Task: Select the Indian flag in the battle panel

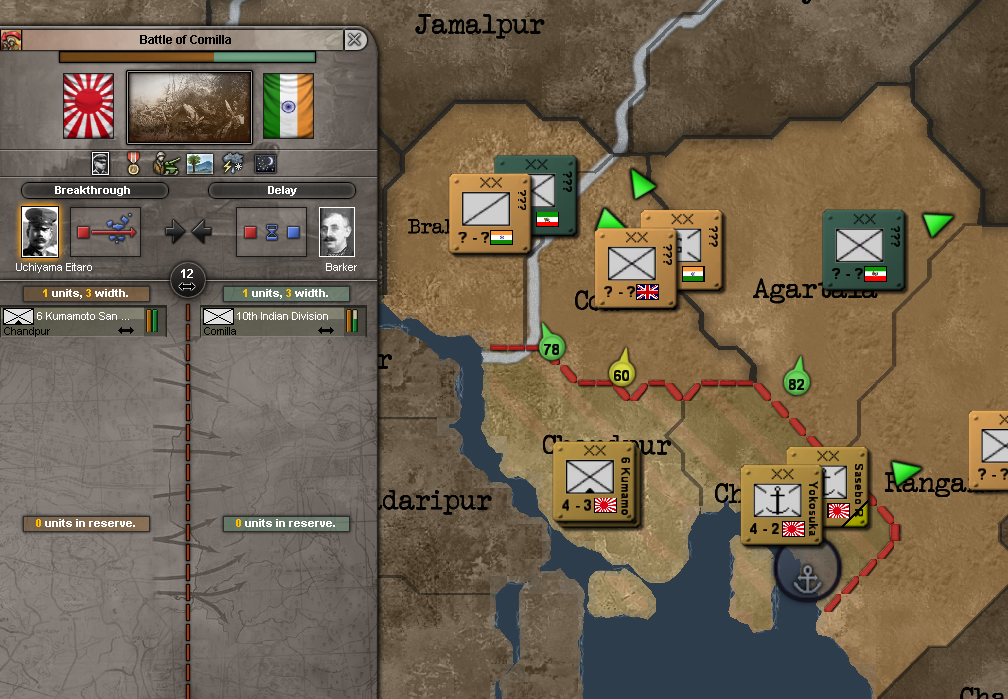Action: (x=288, y=105)
